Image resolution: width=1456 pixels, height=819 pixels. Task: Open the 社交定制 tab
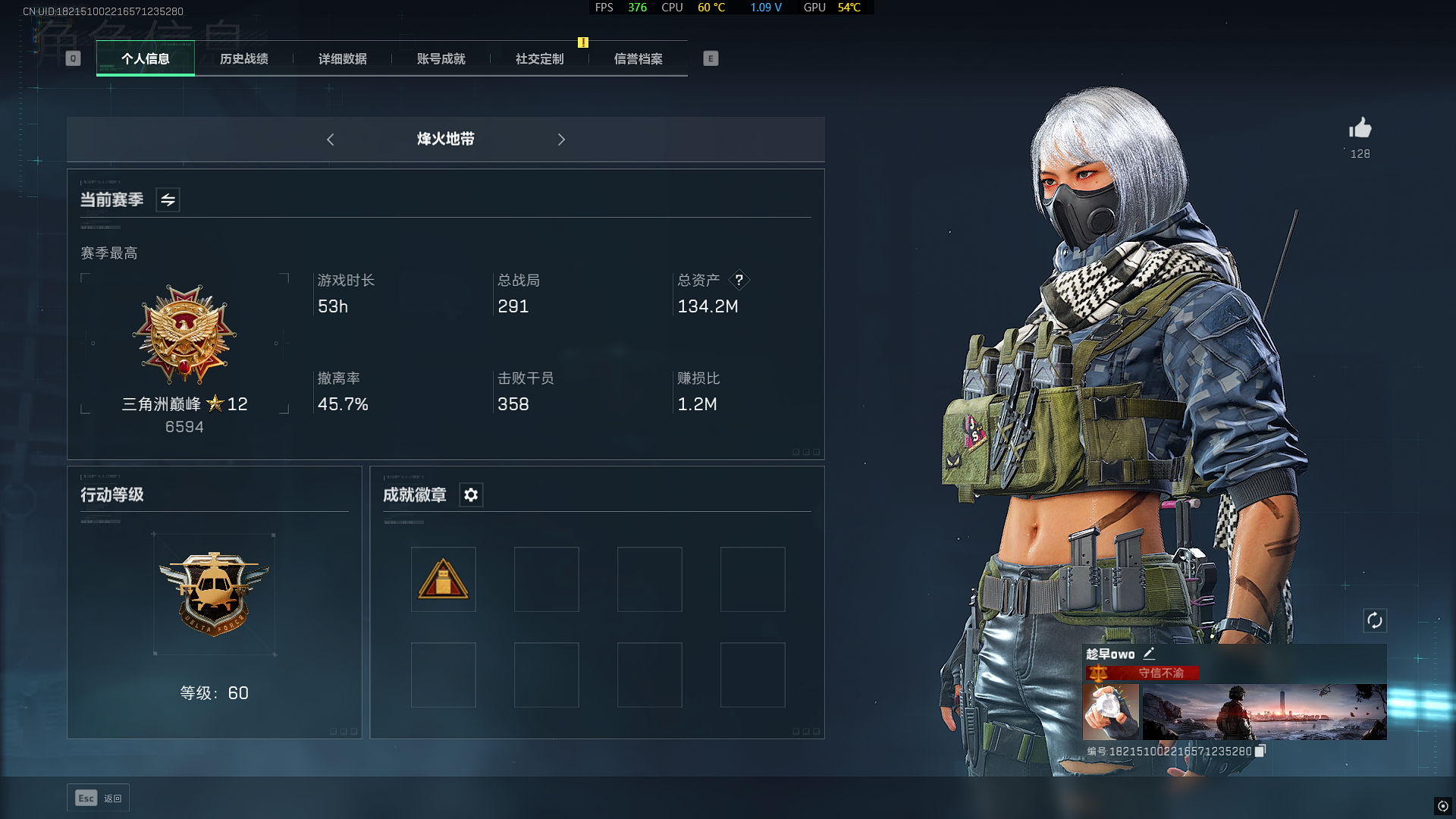[x=540, y=58]
